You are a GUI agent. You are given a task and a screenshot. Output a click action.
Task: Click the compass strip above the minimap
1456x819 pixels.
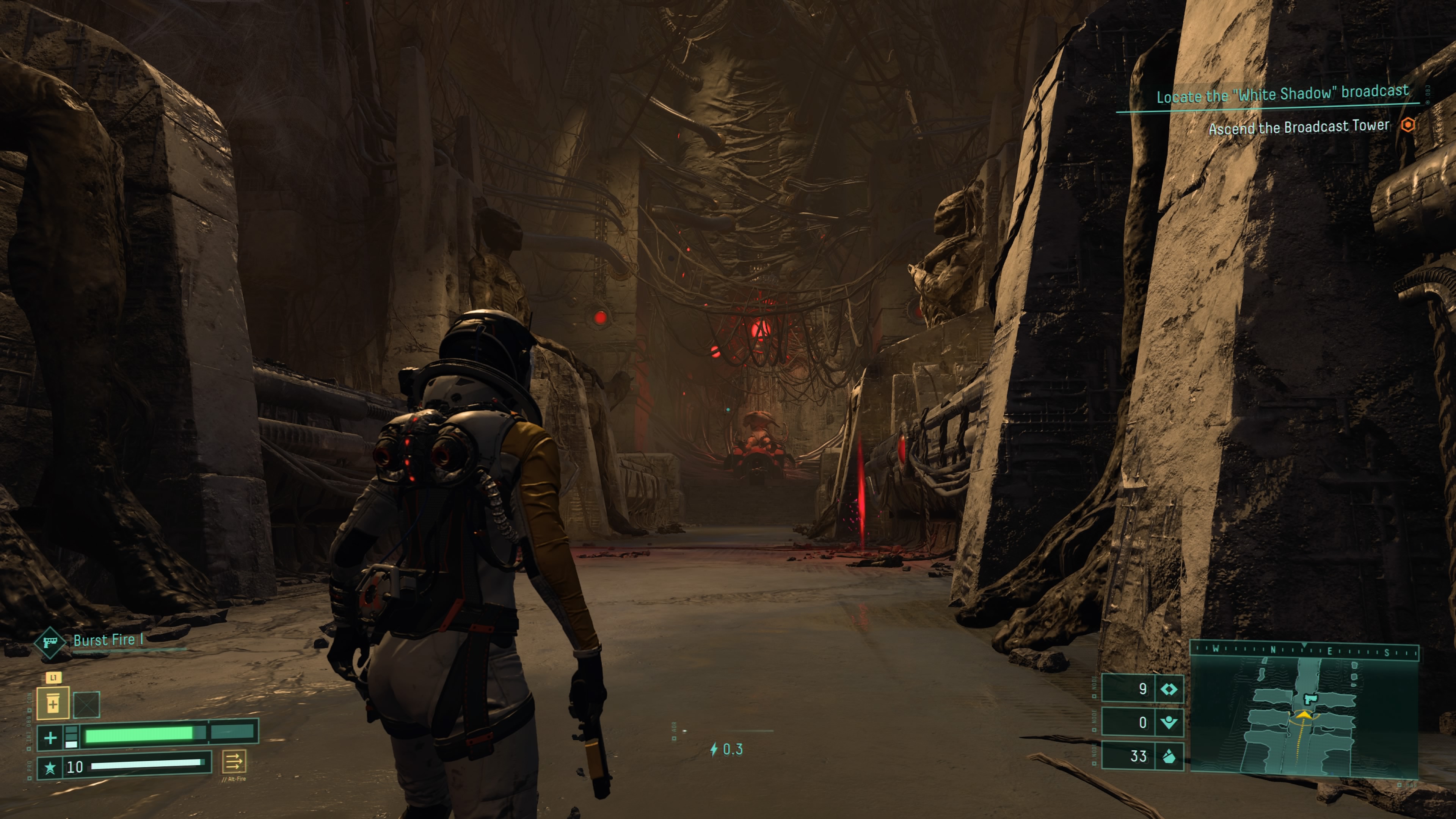[x=1304, y=650]
